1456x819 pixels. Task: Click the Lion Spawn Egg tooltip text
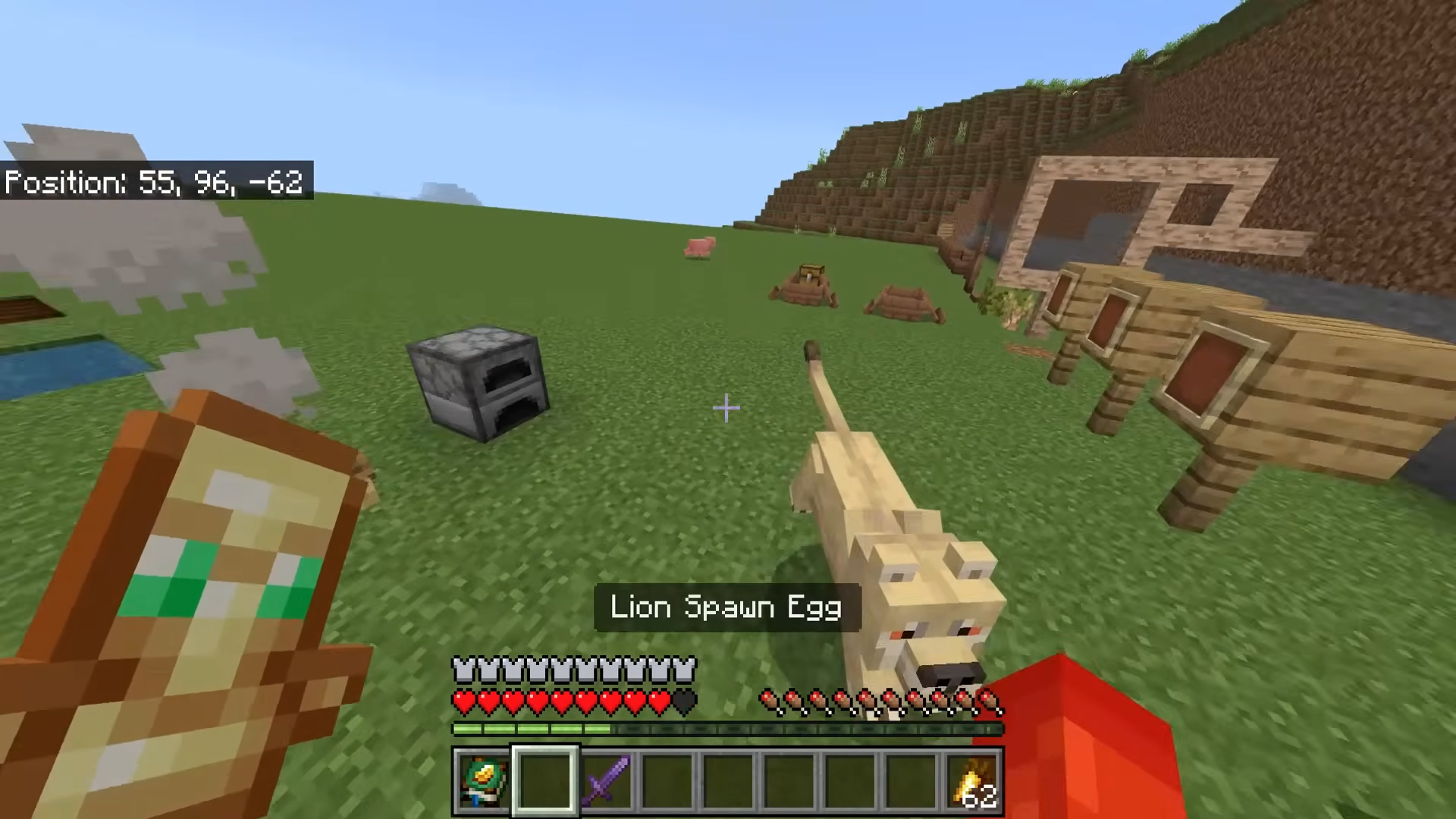pos(726,607)
